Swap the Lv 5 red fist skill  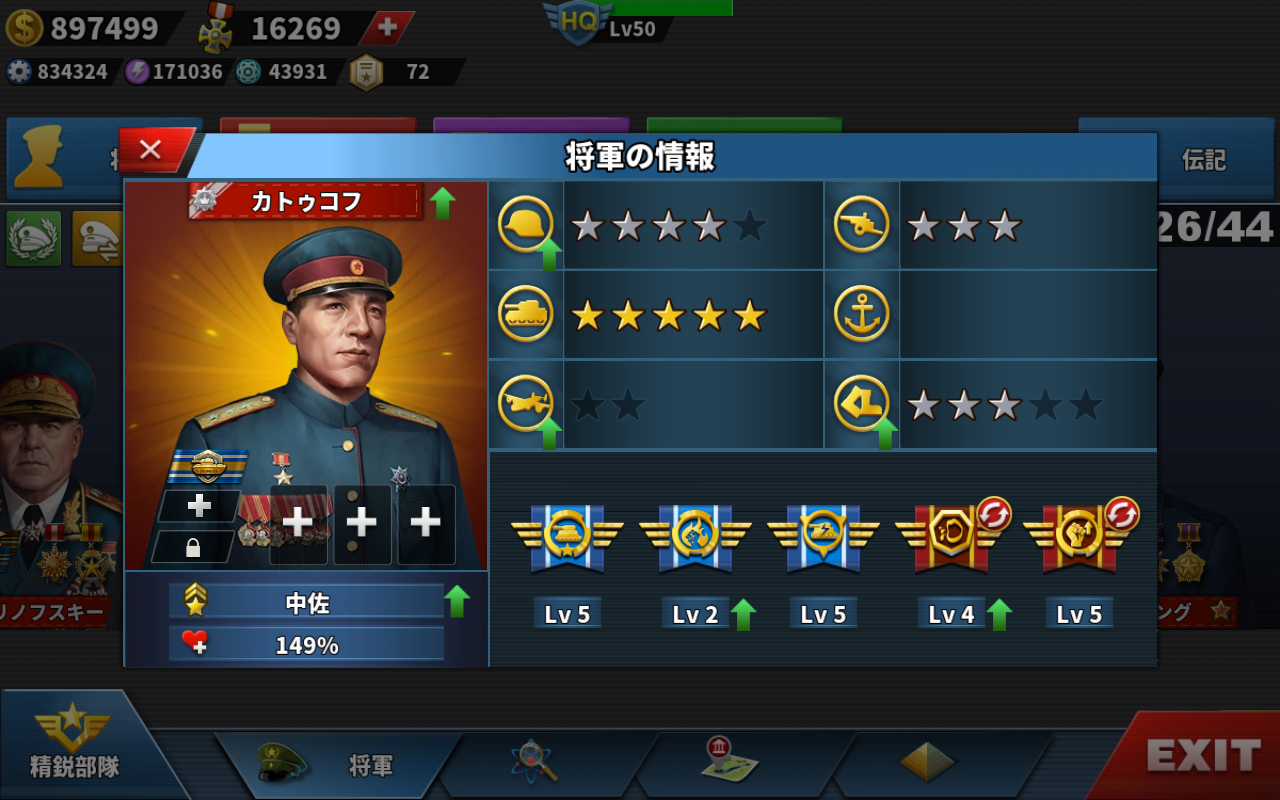[1122, 514]
